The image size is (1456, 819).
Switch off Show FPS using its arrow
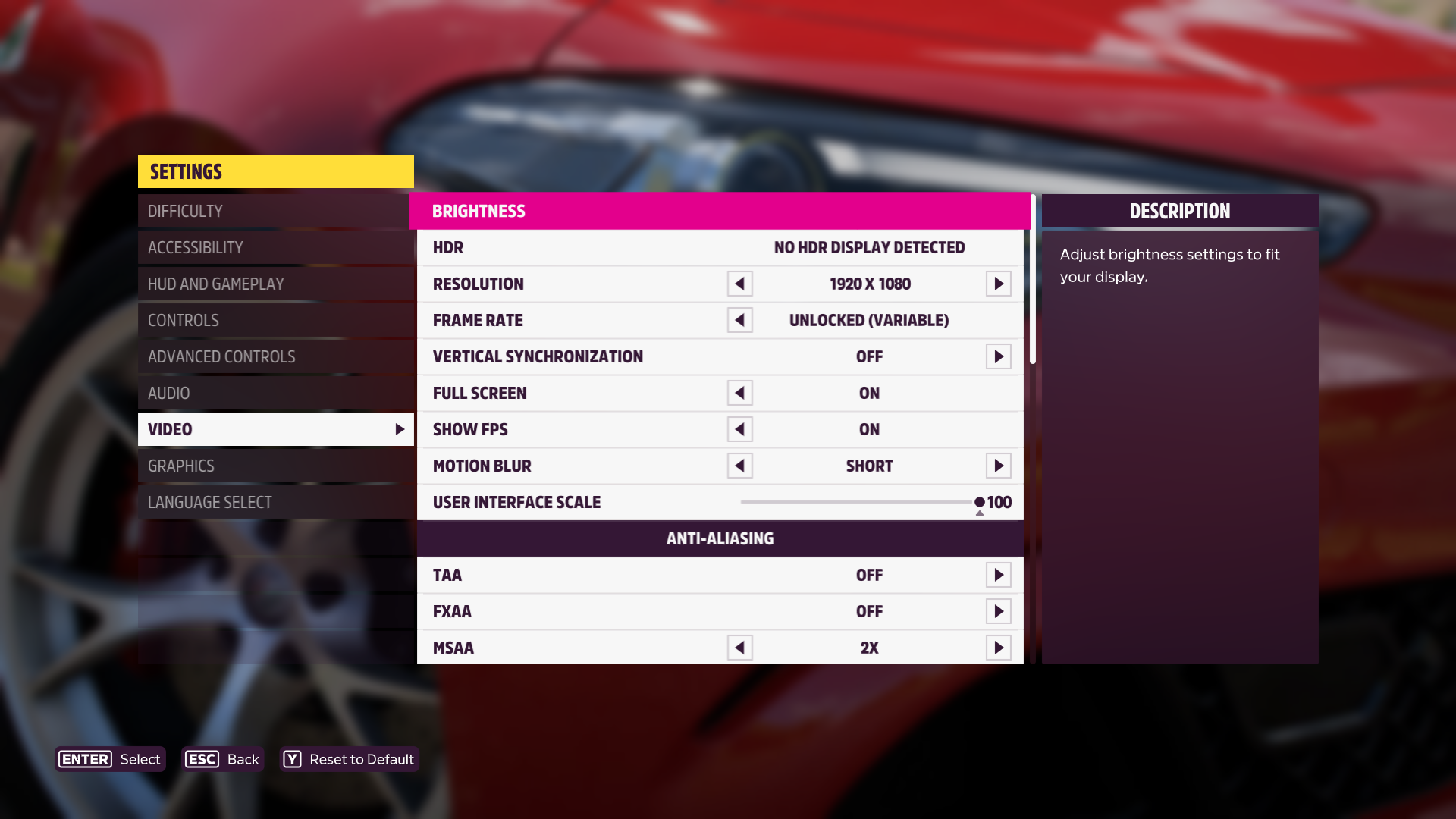[739, 429]
